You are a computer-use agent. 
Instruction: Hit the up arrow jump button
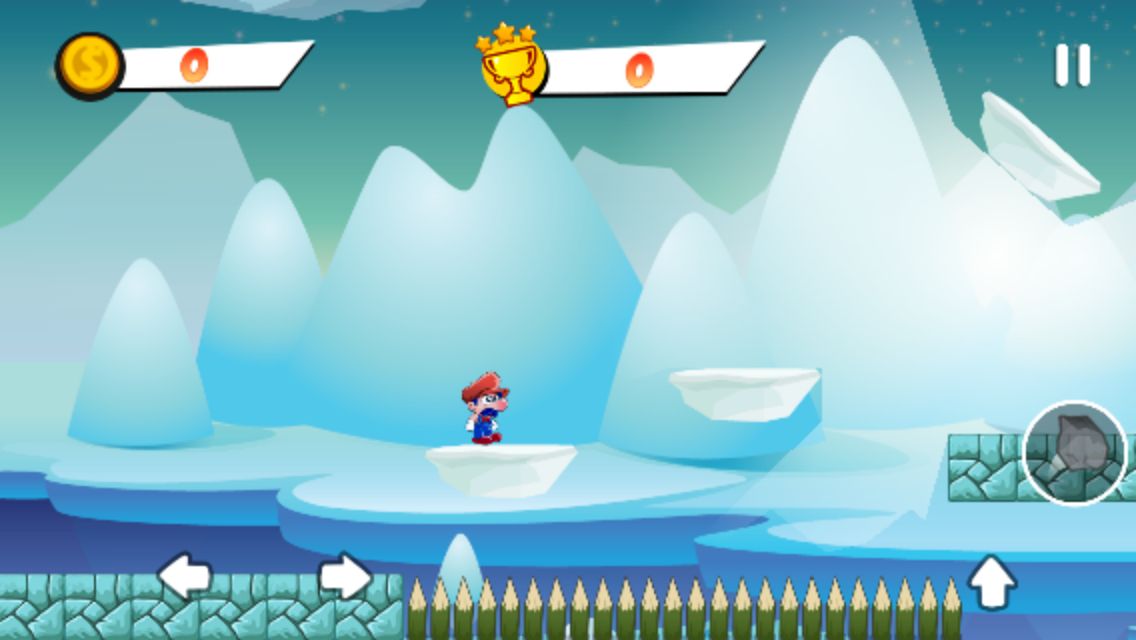click(x=992, y=582)
